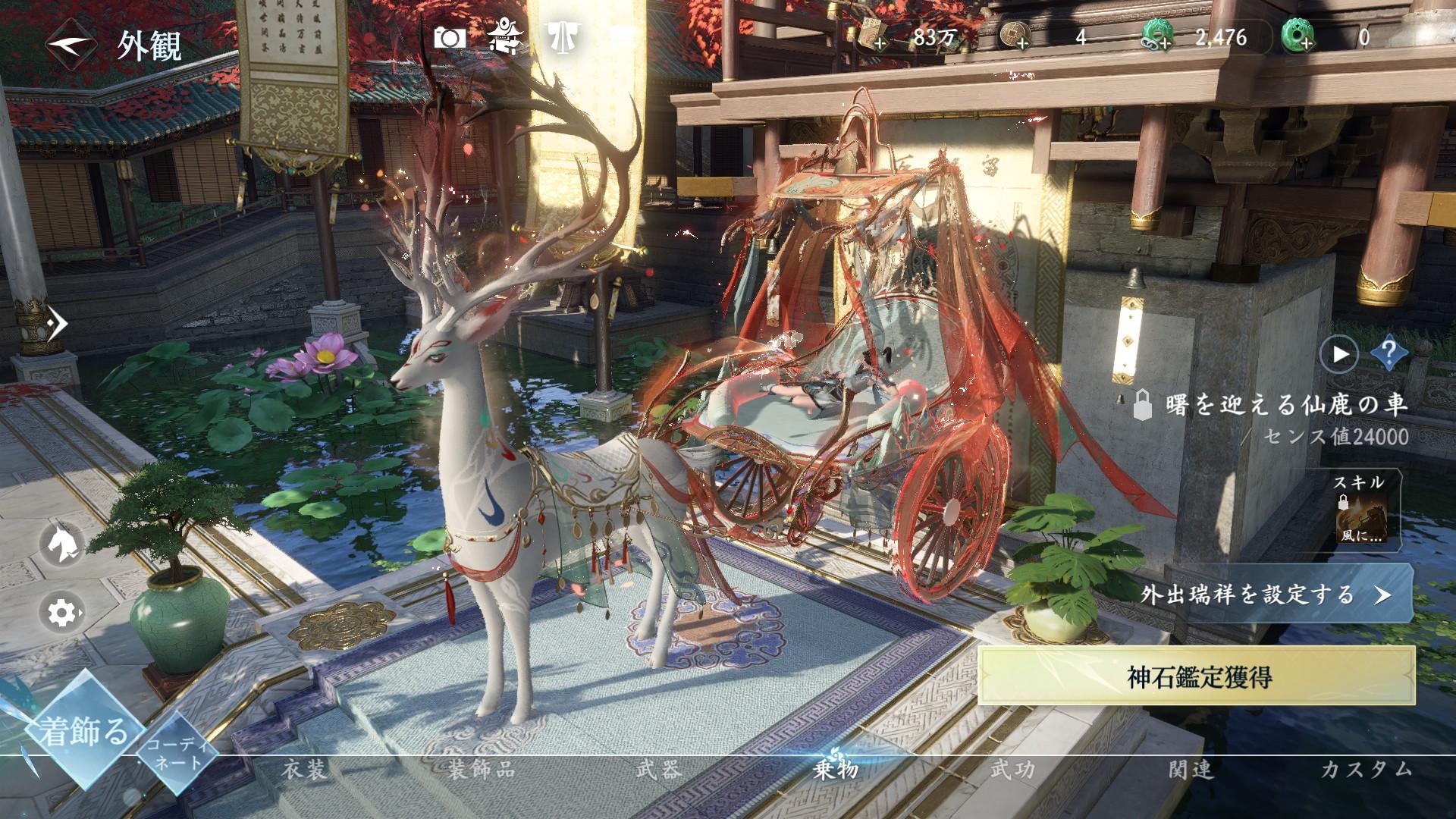This screenshot has width=1456, height=819.
Task: Play the mount preview animation
Action: (x=1339, y=353)
